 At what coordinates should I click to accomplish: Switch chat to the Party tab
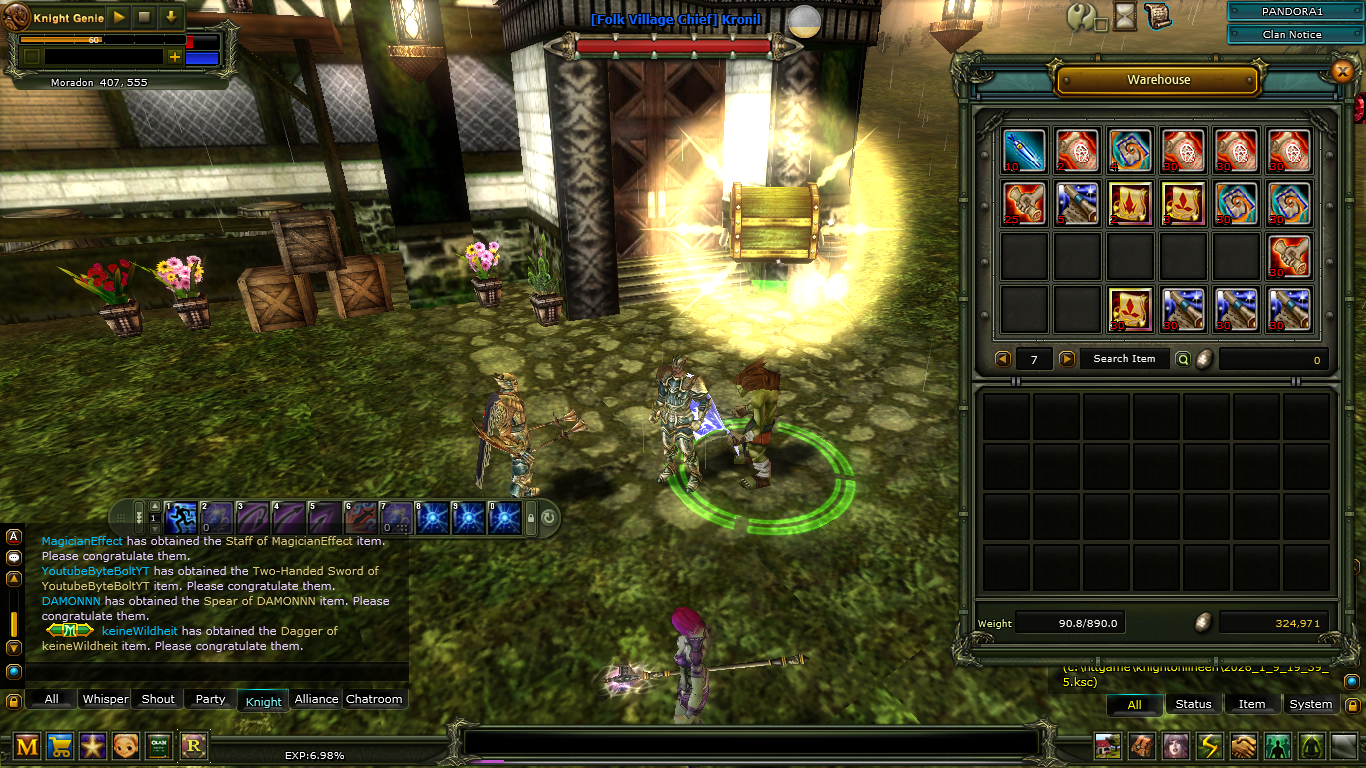coord(210,699)
